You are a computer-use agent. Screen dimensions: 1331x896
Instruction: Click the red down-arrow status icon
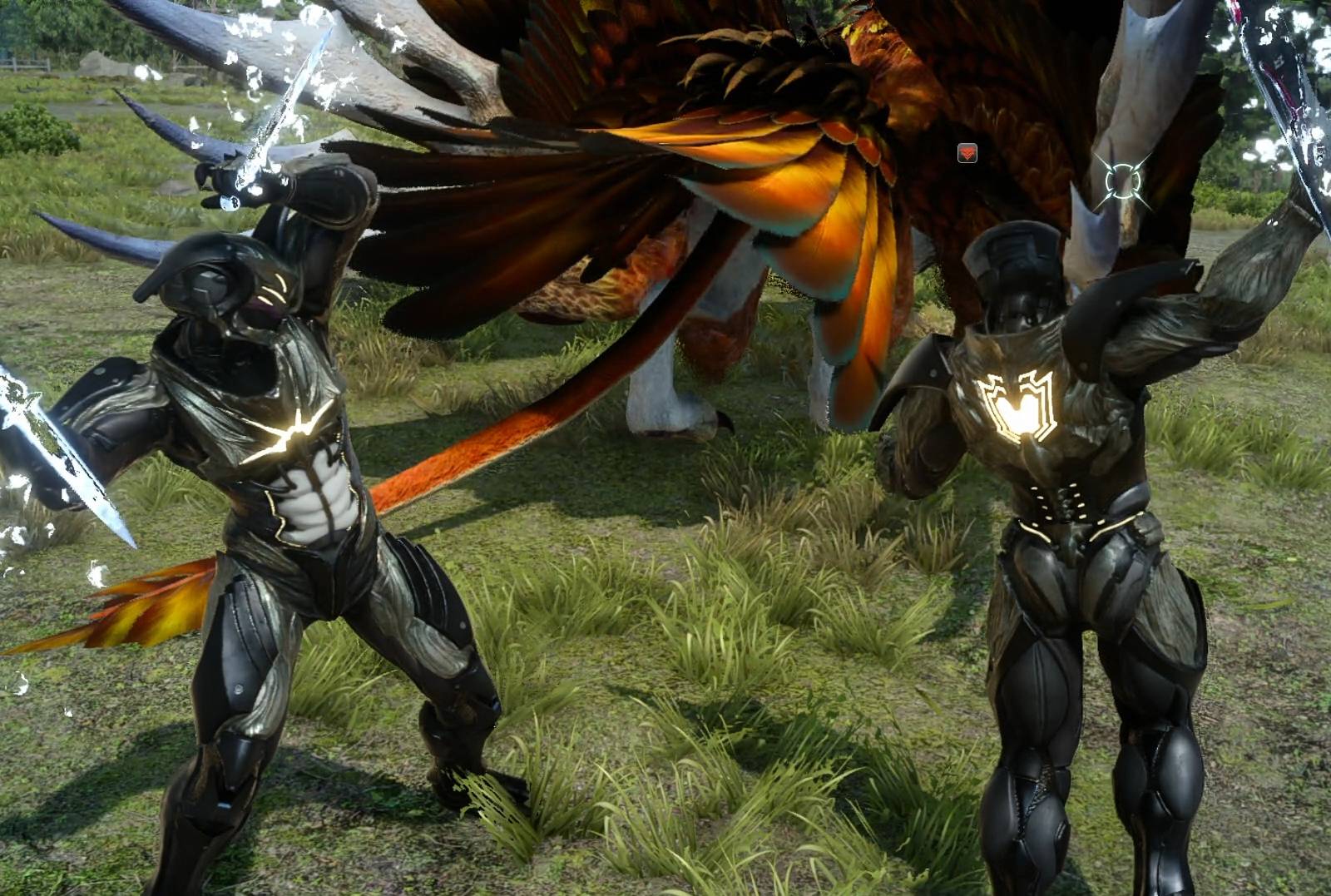click(x=967, y=153)
